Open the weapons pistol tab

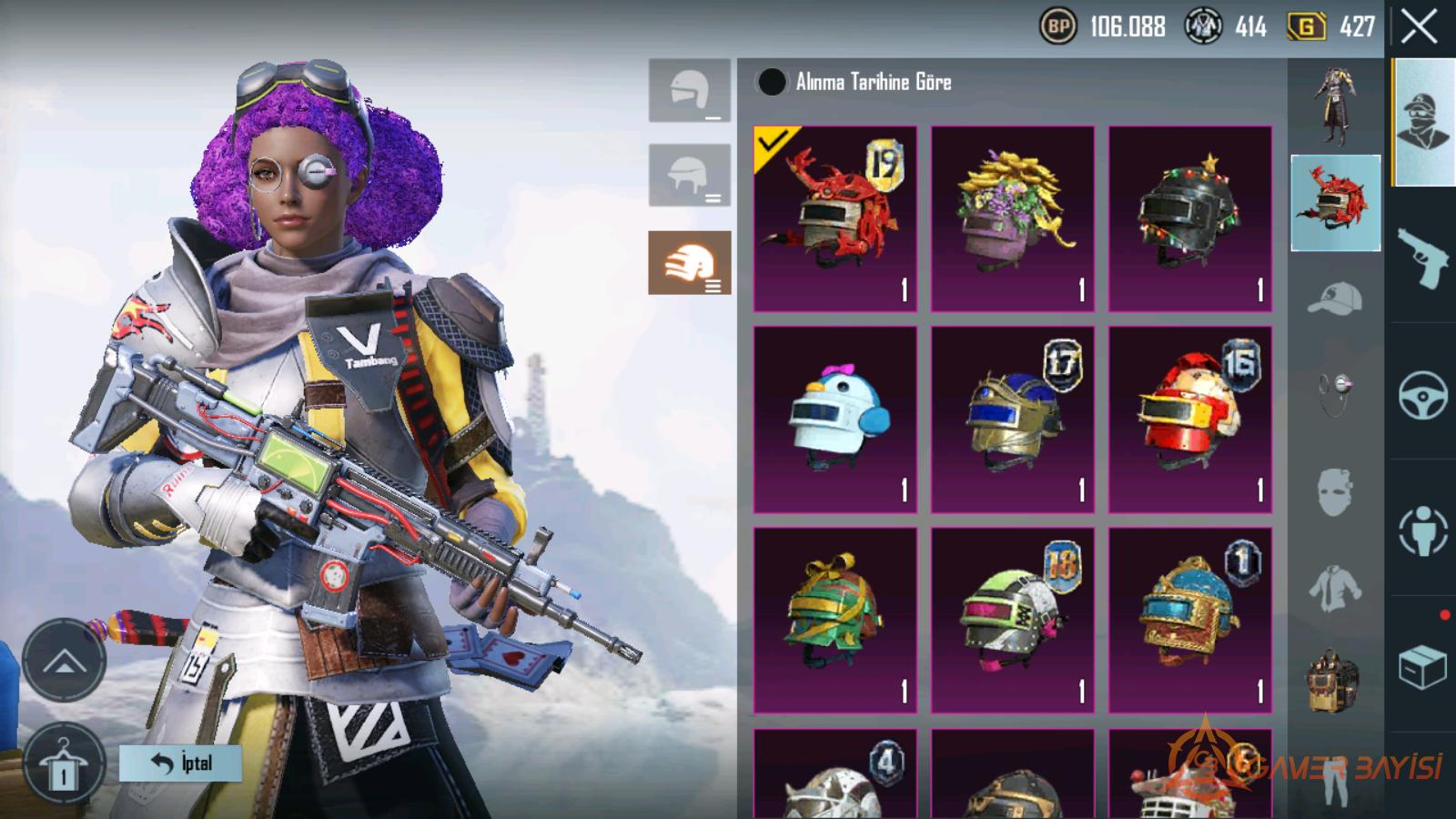pos(1422,258)
